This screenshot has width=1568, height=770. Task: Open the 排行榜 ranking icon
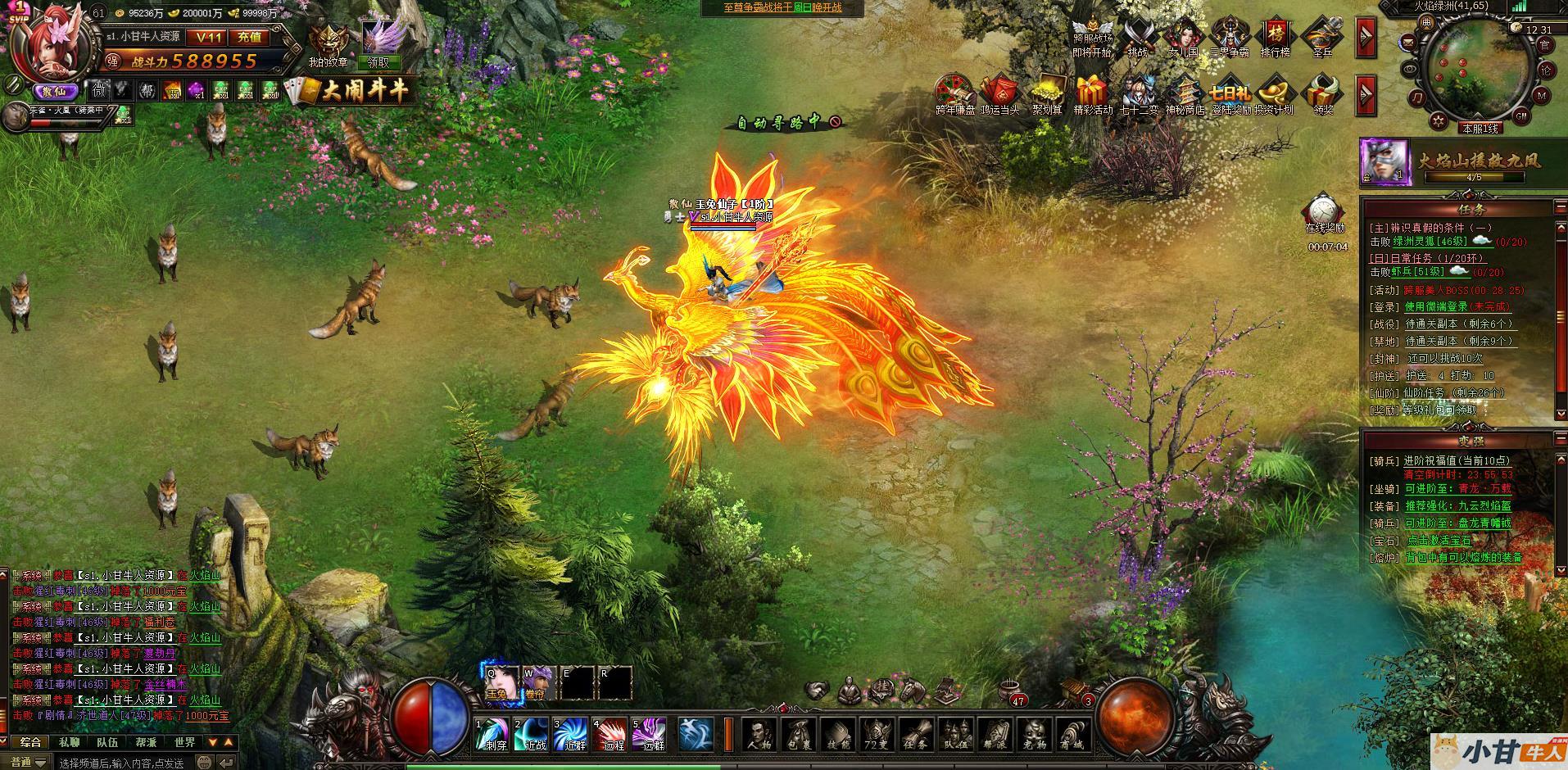1276,38
